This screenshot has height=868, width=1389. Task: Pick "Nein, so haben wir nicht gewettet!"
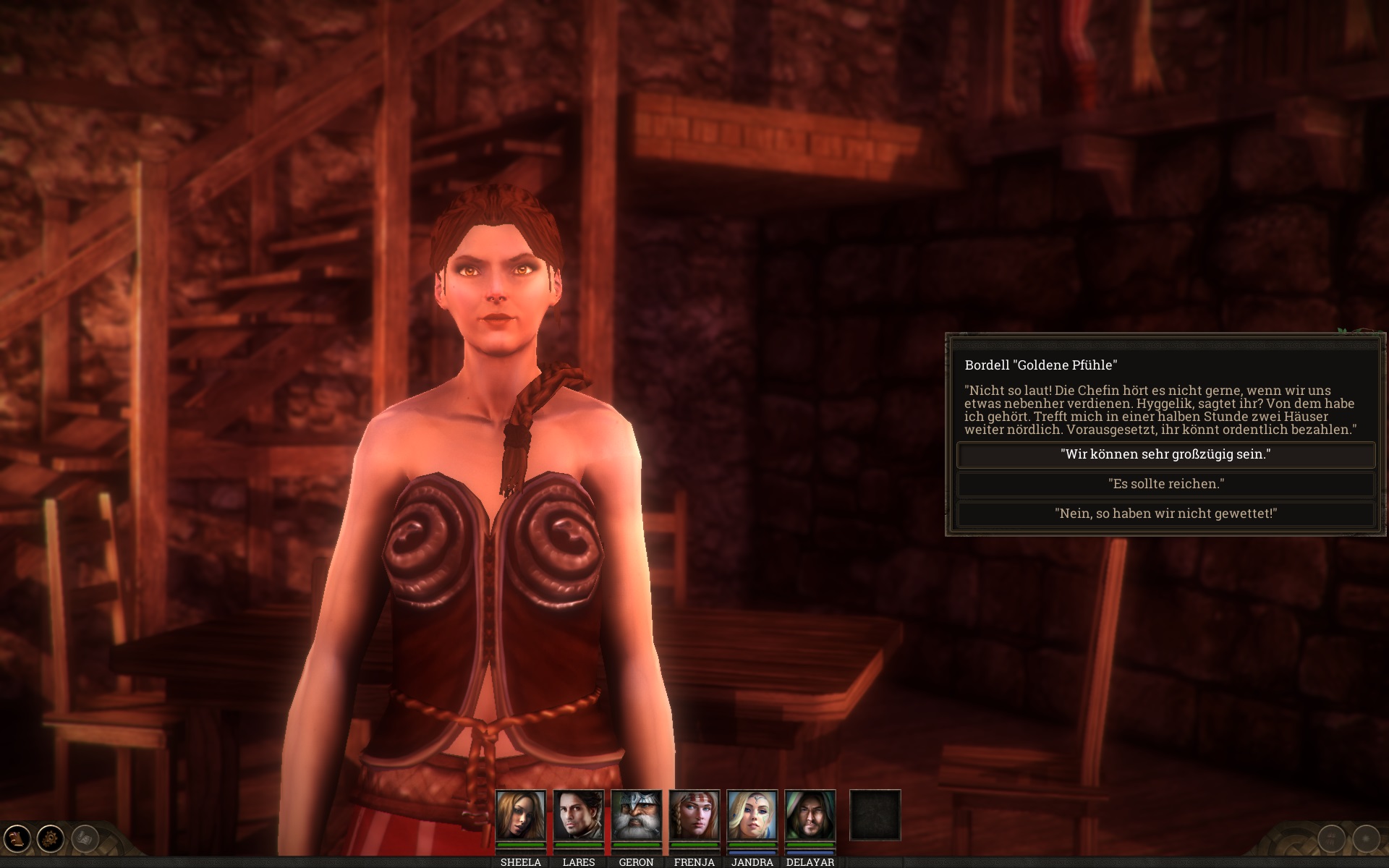tap(1165, 514)
